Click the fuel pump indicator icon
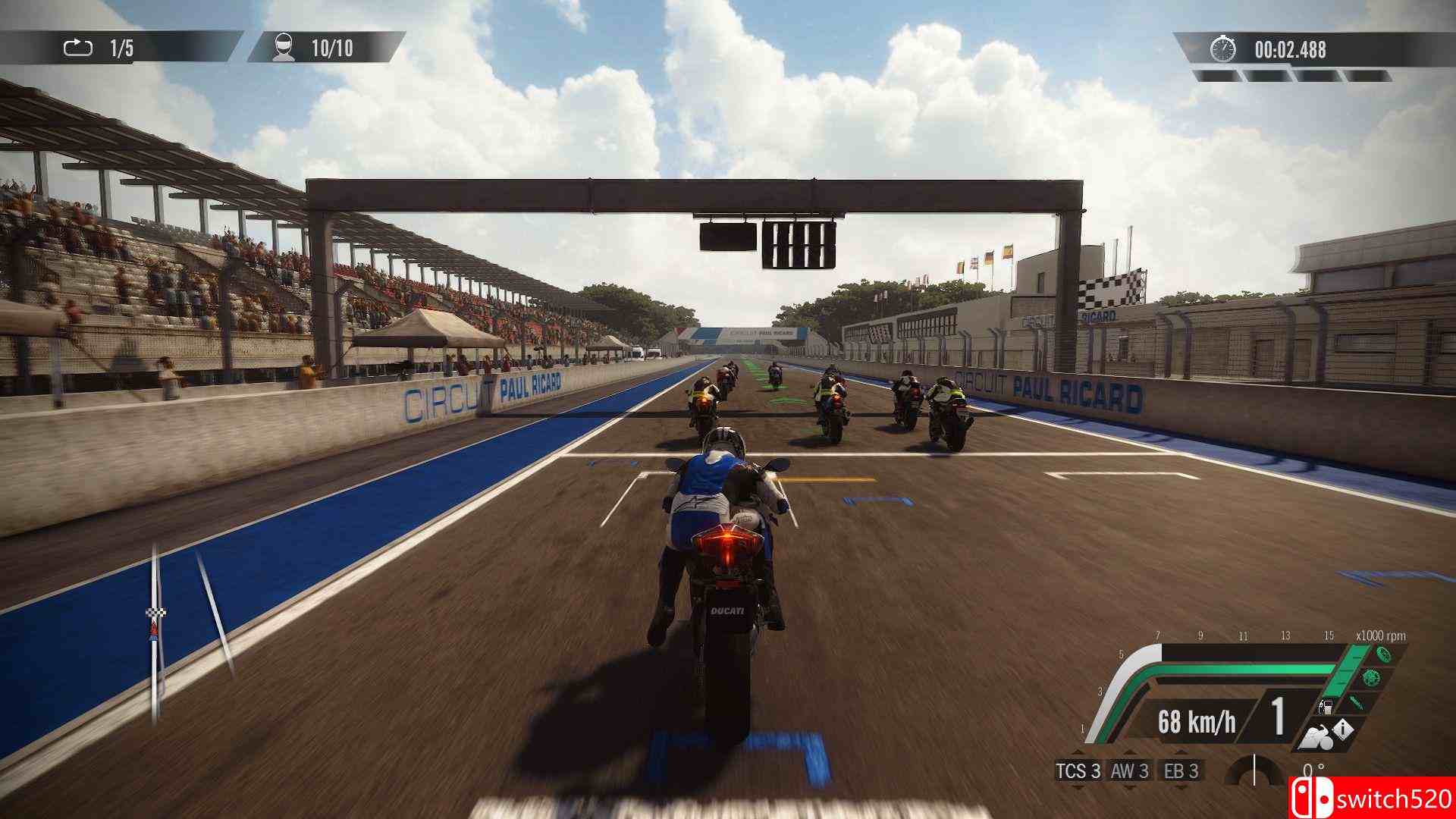Viewport: 1456px width, 819px height. tap(1326, 708)
